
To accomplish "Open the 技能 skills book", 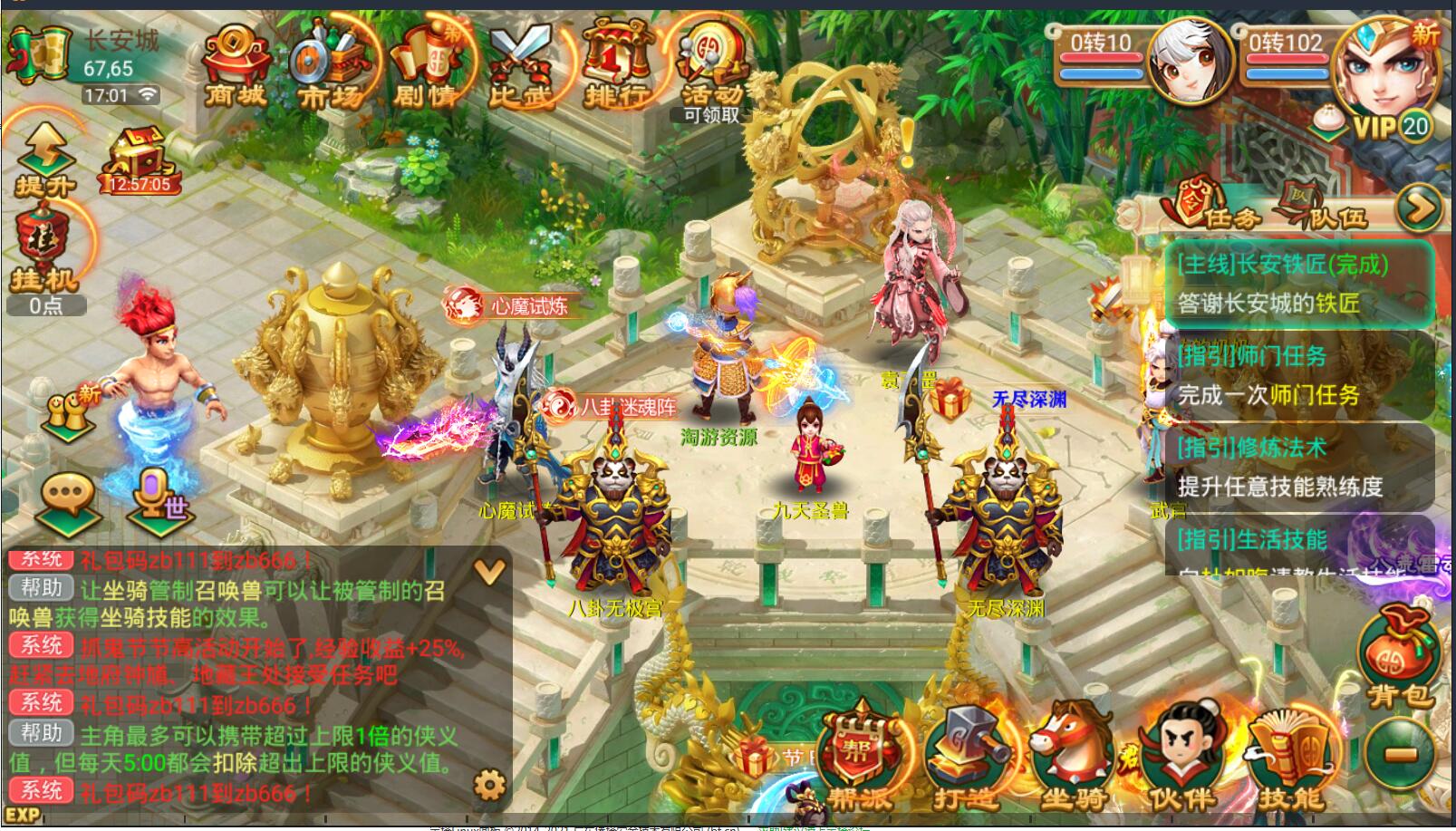I will point(1290,759).
